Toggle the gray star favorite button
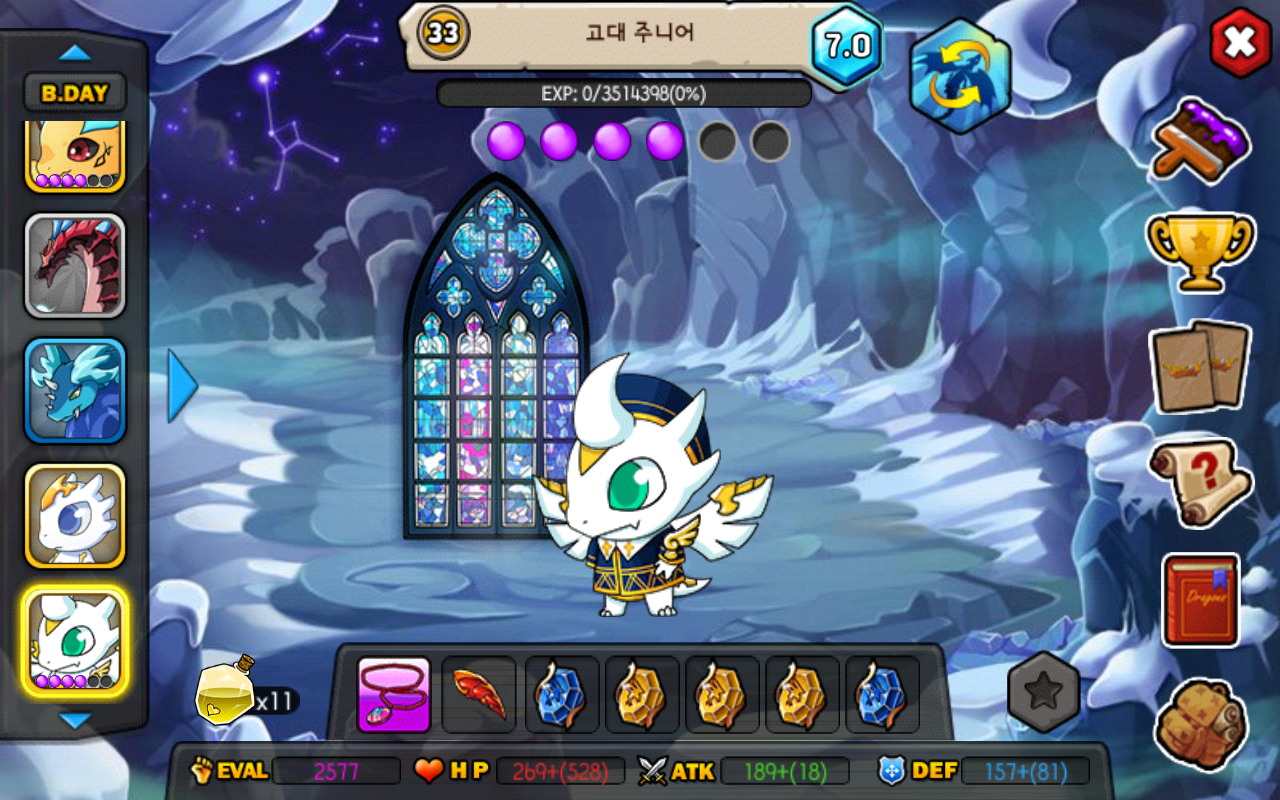The height and width of the screenshot is (800, 1280). click(x=1043, y=692)
